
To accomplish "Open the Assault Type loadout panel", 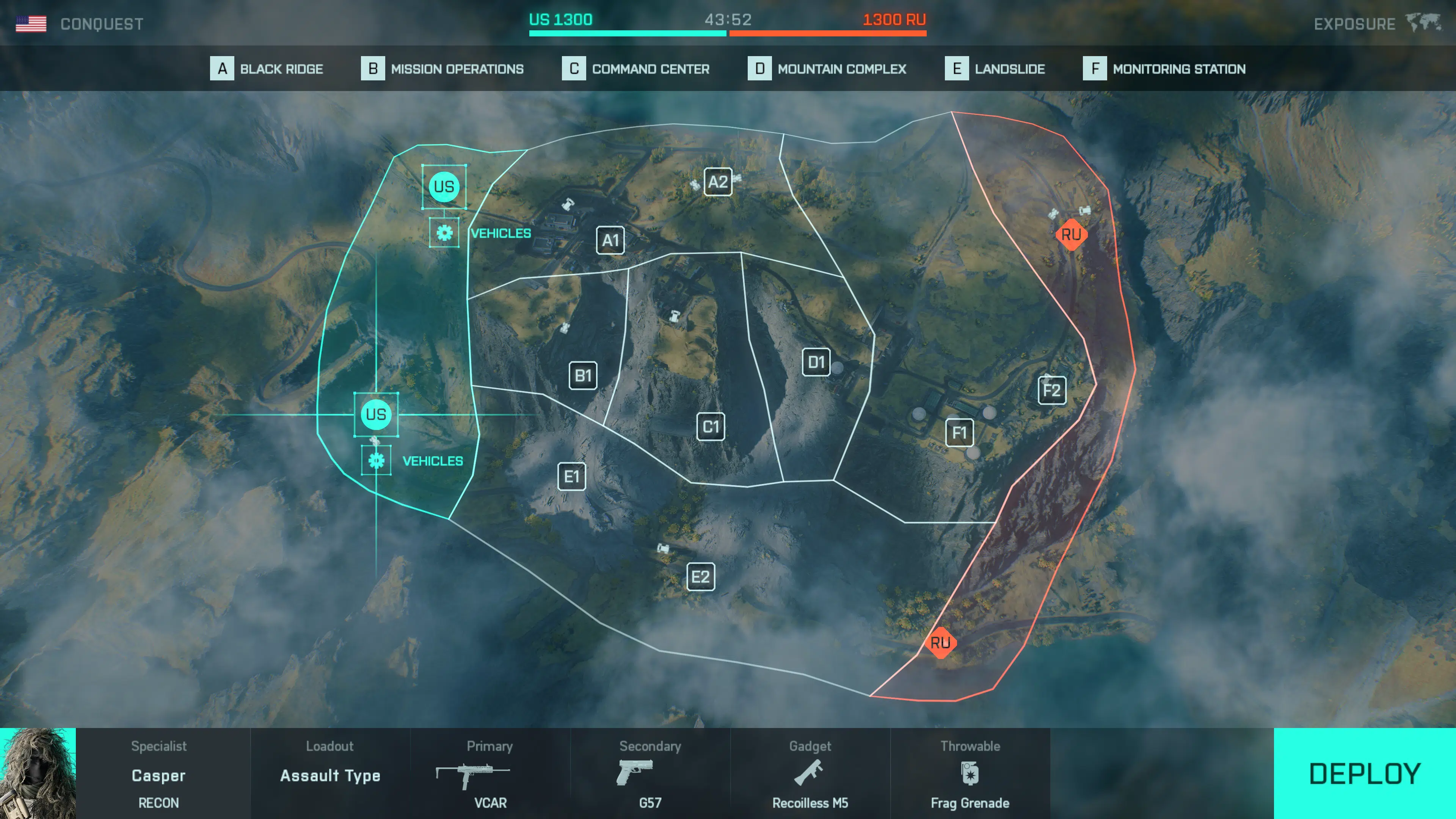I will pyautogui.click(x=330, y=774).
